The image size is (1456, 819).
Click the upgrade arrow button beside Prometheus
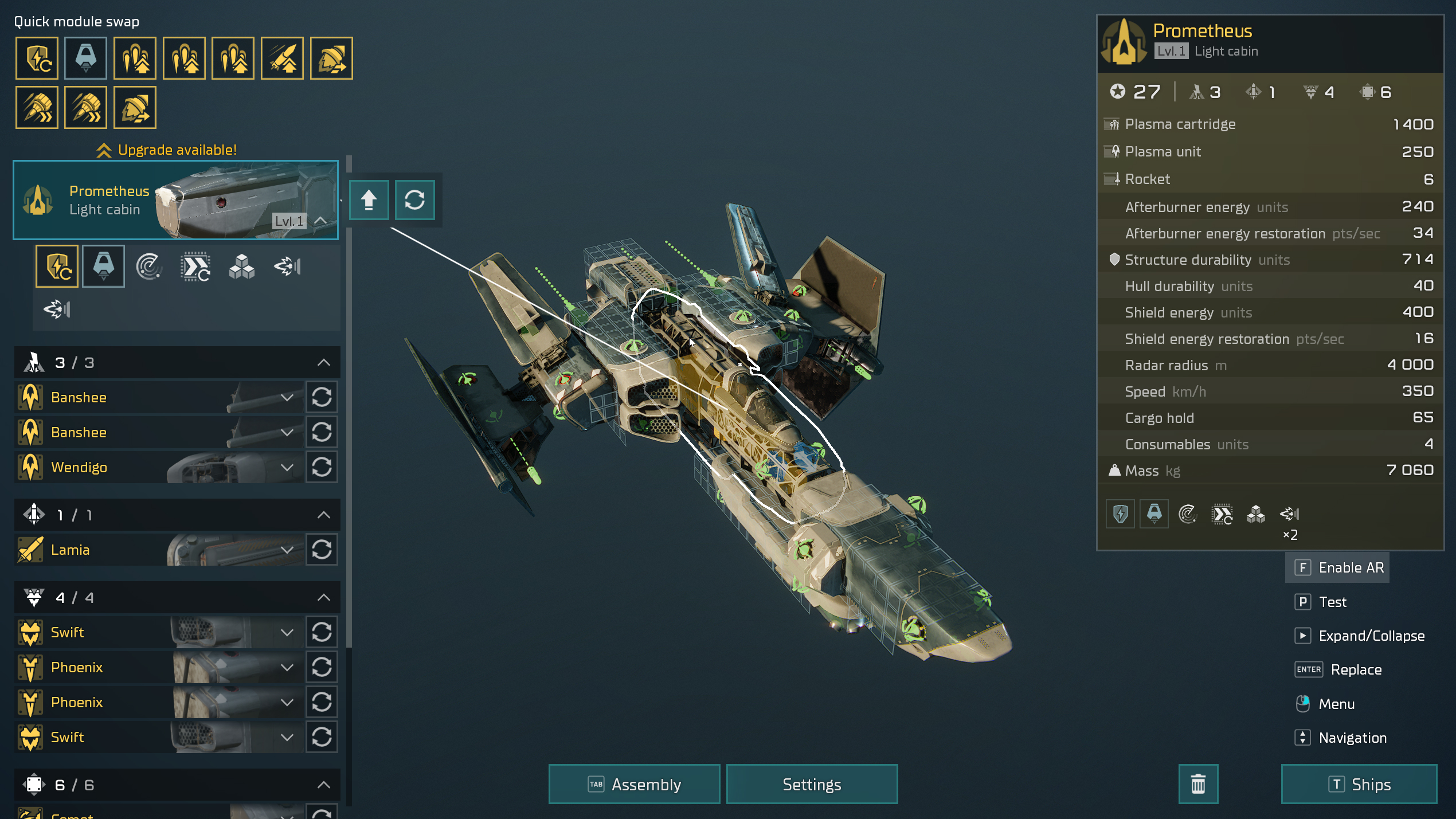(x=369, y=200)
